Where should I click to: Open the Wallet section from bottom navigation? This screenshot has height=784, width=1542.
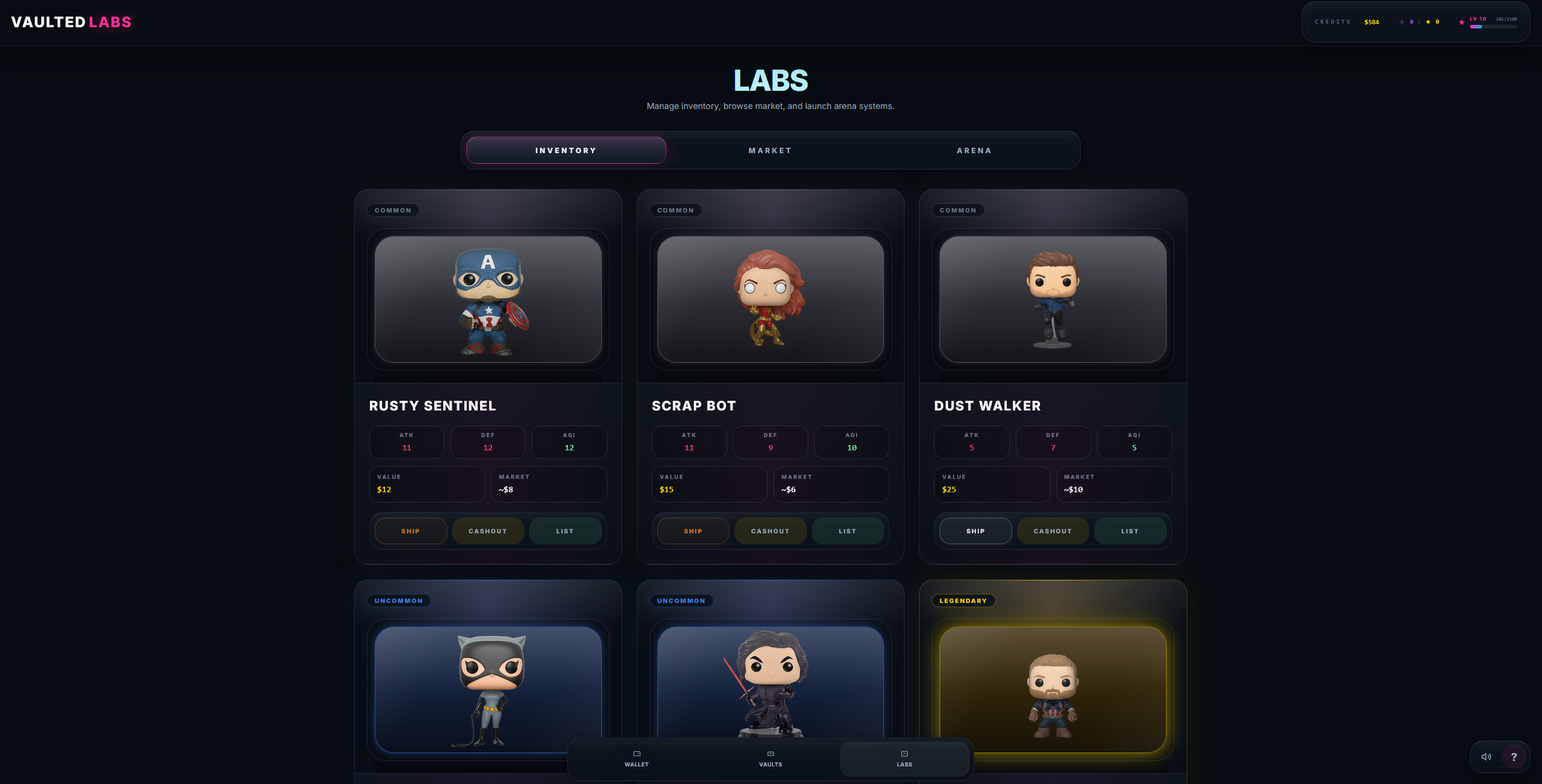(x=636, y=759)
